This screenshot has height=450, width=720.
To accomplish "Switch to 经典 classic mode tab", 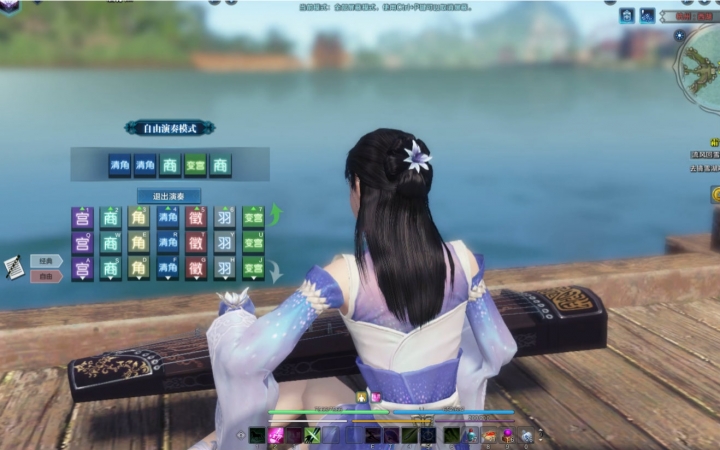I will pos(46,261).
